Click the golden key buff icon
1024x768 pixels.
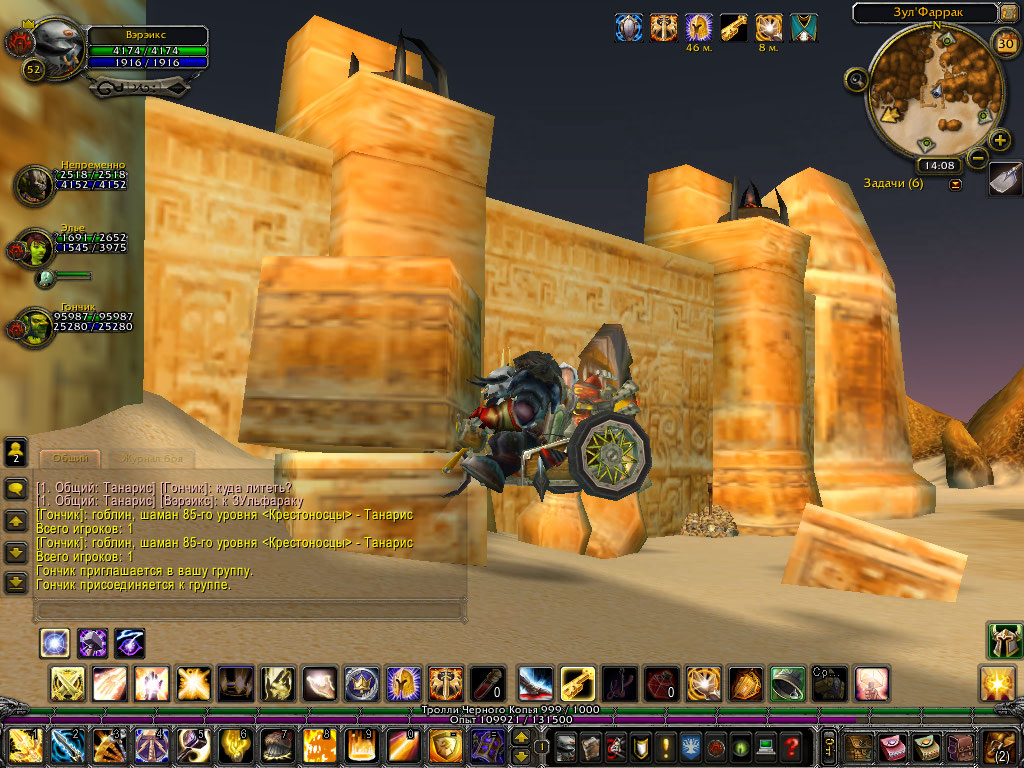point(734,28)
